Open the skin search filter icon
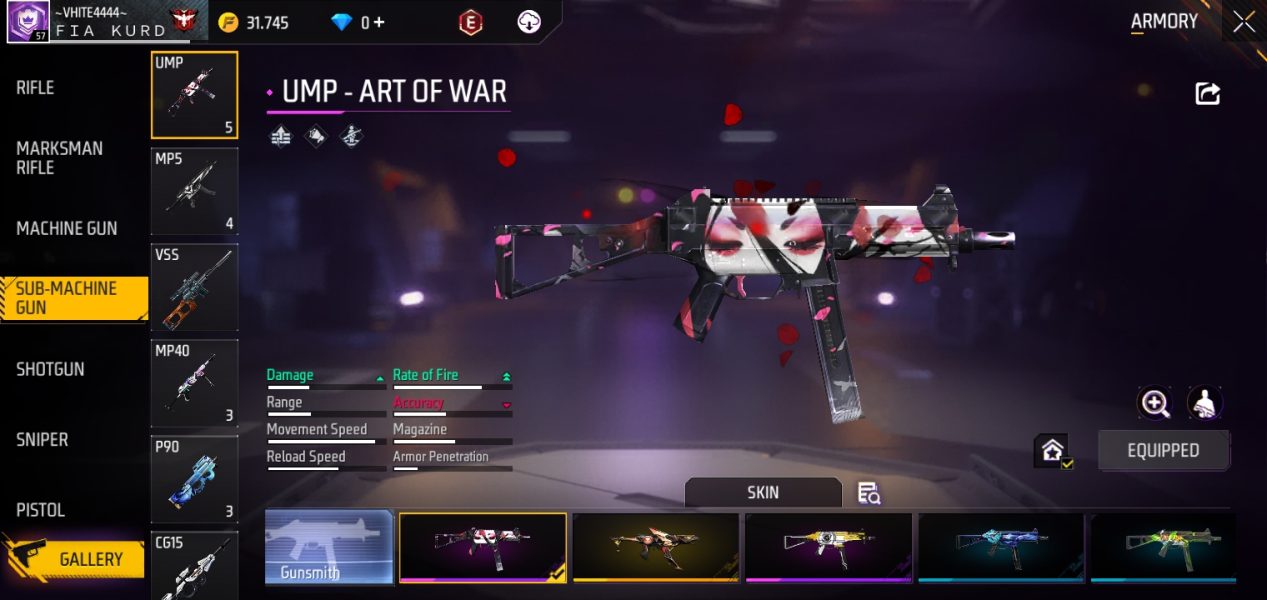1267x600 pixels. (x=869, y=493)
